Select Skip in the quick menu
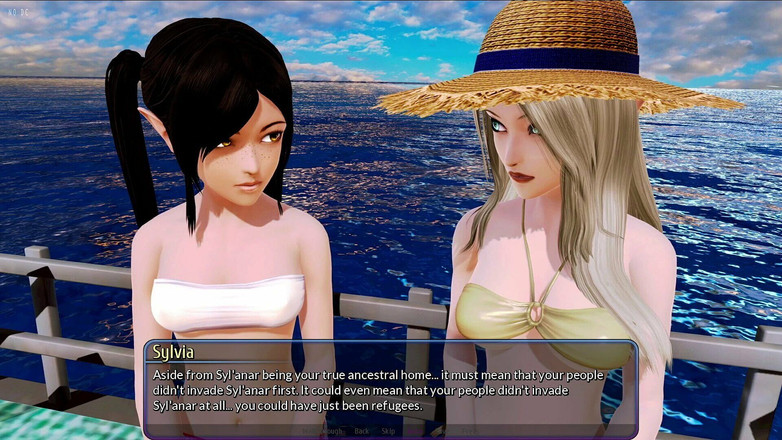Screen dimensions: 782x440 (x=388, y=431)
